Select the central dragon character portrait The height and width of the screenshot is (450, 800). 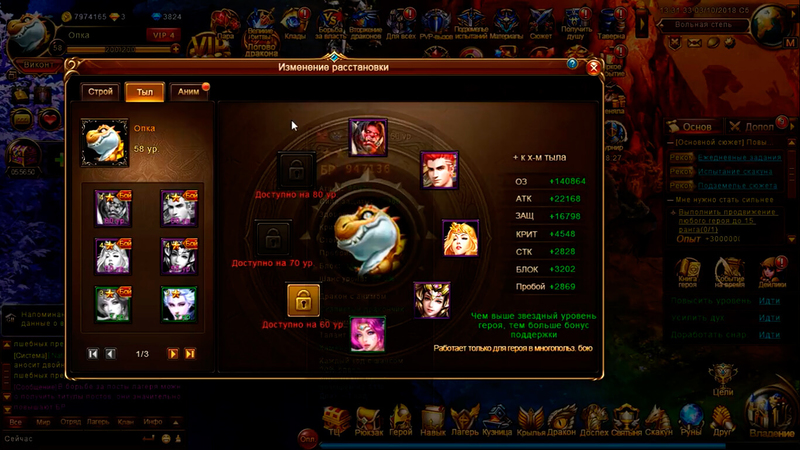366,238
